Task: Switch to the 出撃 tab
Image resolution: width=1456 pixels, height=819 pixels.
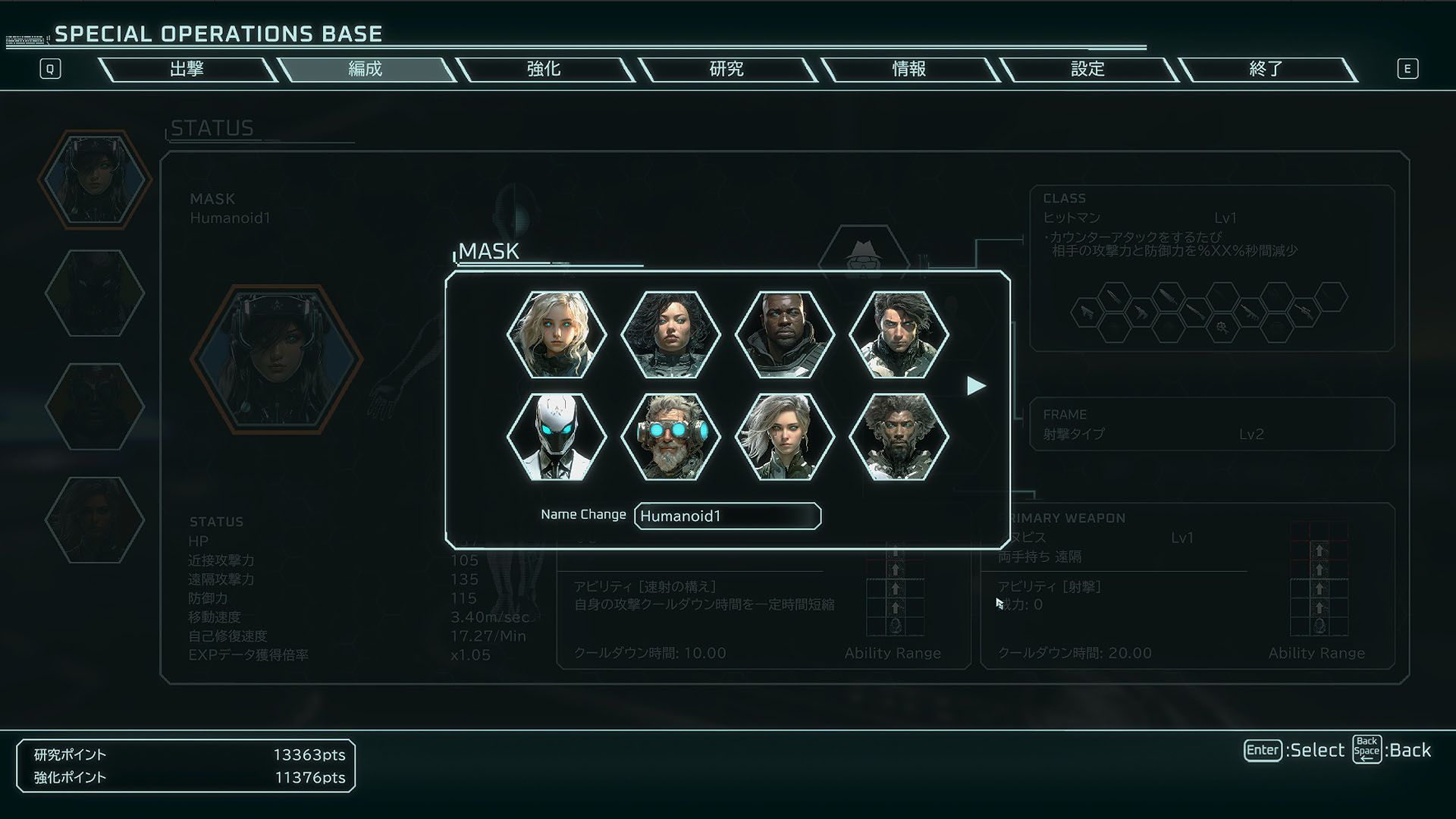Action: coord(187,69)
